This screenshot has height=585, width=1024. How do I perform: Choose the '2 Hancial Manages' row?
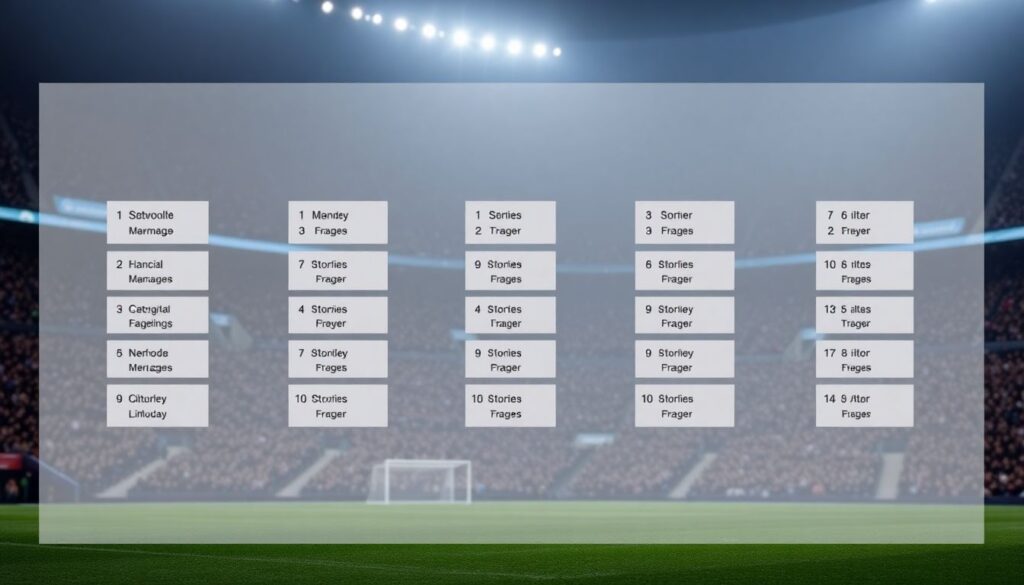tap(157, 271)
